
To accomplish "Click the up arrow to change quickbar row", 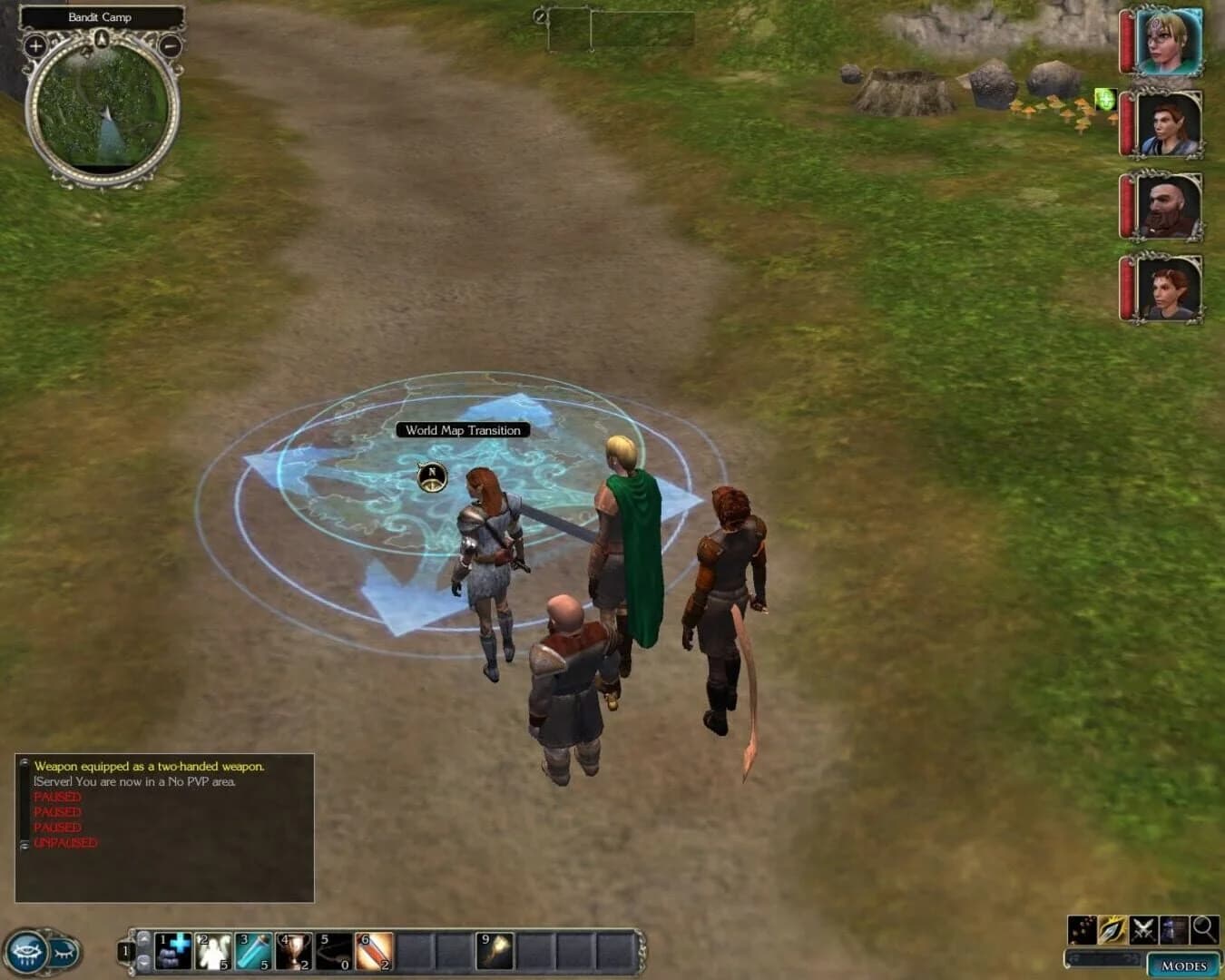I will (144, 939).
